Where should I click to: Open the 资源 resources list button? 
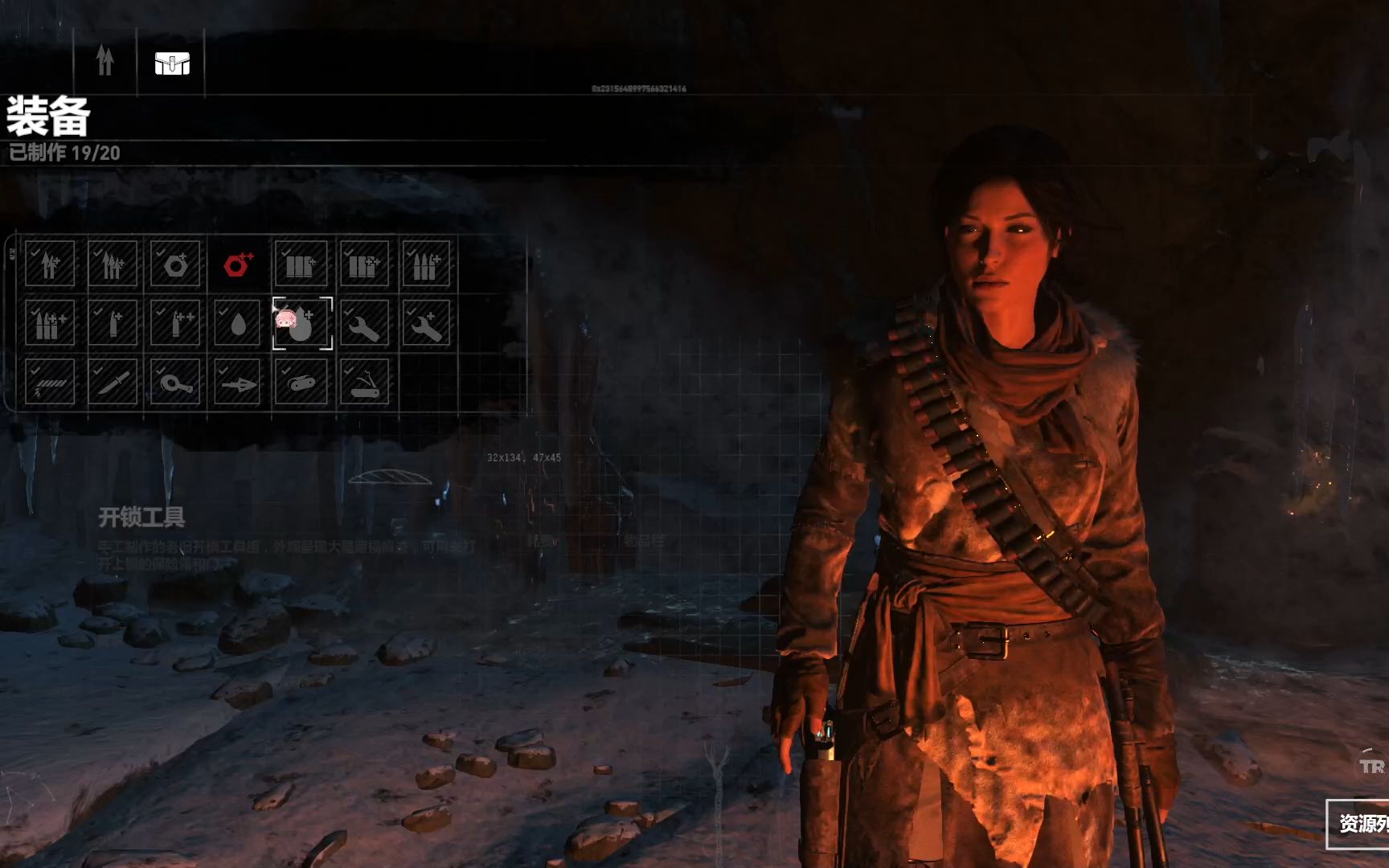click(1360, 823)
